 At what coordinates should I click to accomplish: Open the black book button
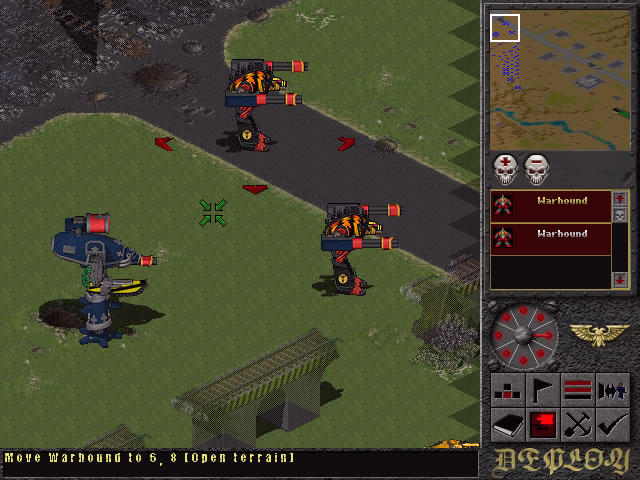click(509, 423)
